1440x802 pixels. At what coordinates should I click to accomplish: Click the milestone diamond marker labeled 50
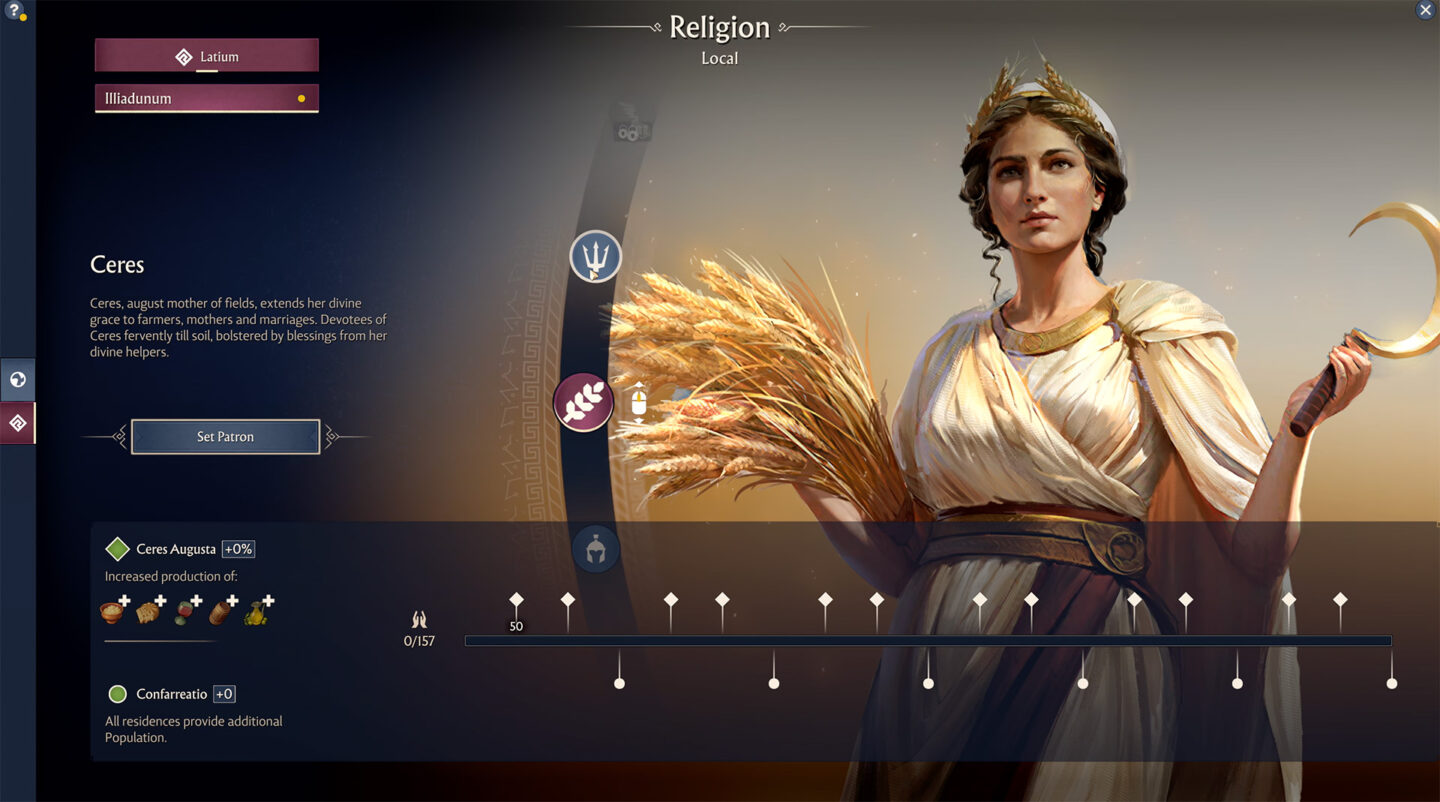click(516, 600)
